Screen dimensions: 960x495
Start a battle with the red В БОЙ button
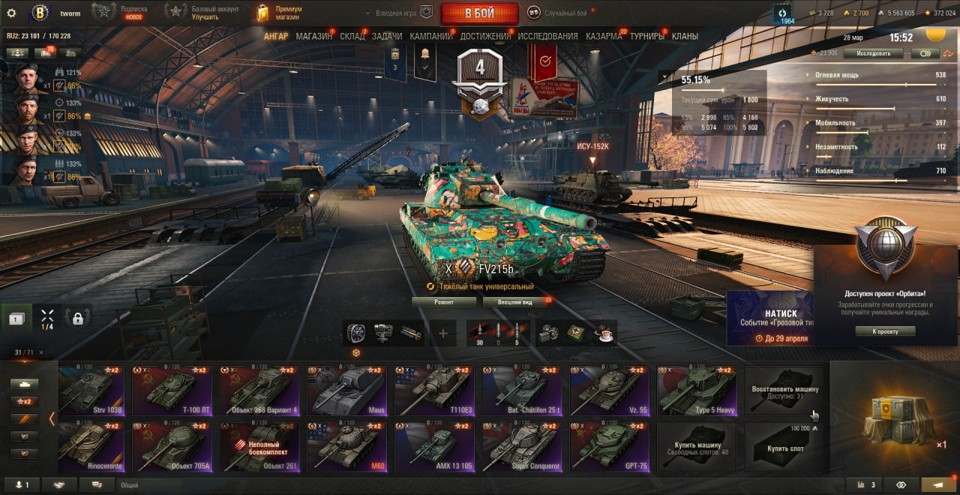coord(479,13)
